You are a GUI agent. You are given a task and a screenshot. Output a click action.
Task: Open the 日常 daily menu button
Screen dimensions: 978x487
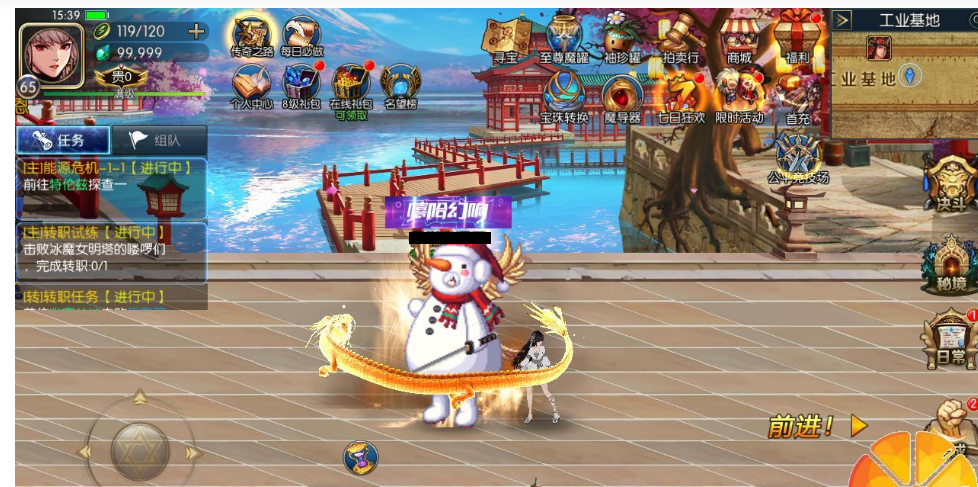[x=949, y=340]
